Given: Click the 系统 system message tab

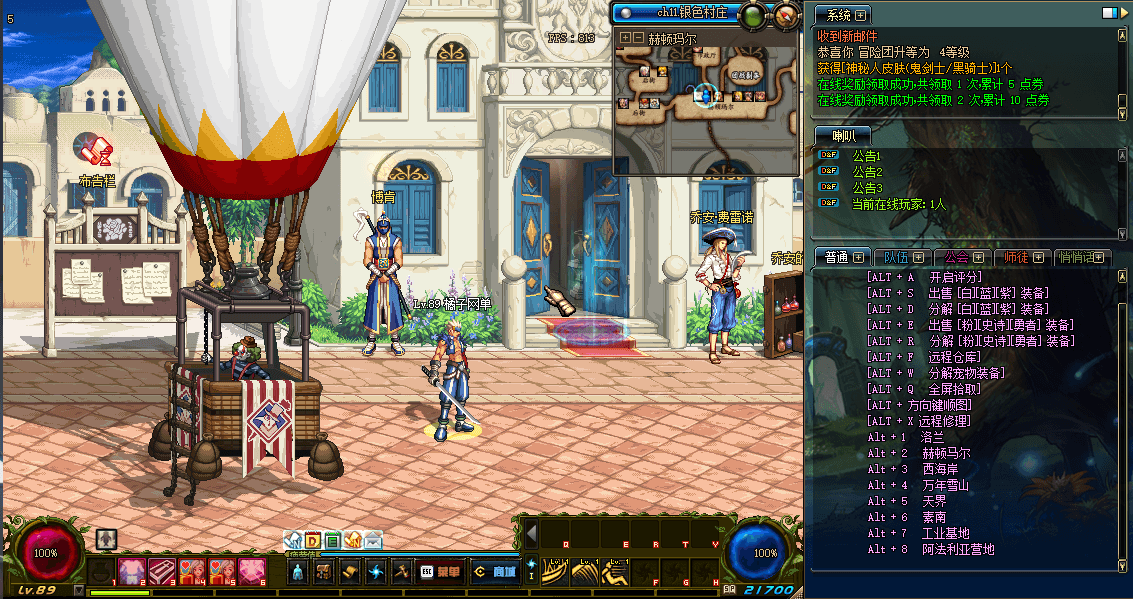Looking at the screenshot, I should coord(843,15).
